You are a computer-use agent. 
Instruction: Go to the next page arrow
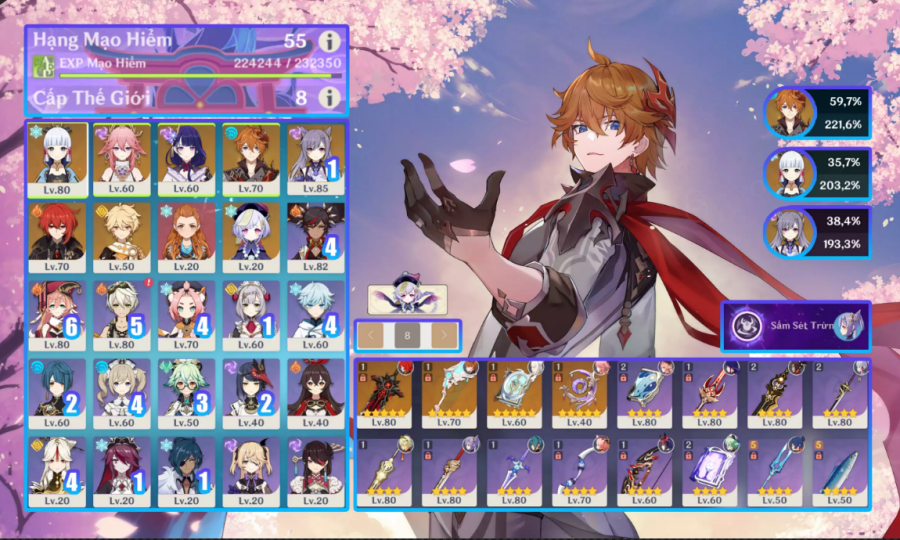click(x=444, y=335)
